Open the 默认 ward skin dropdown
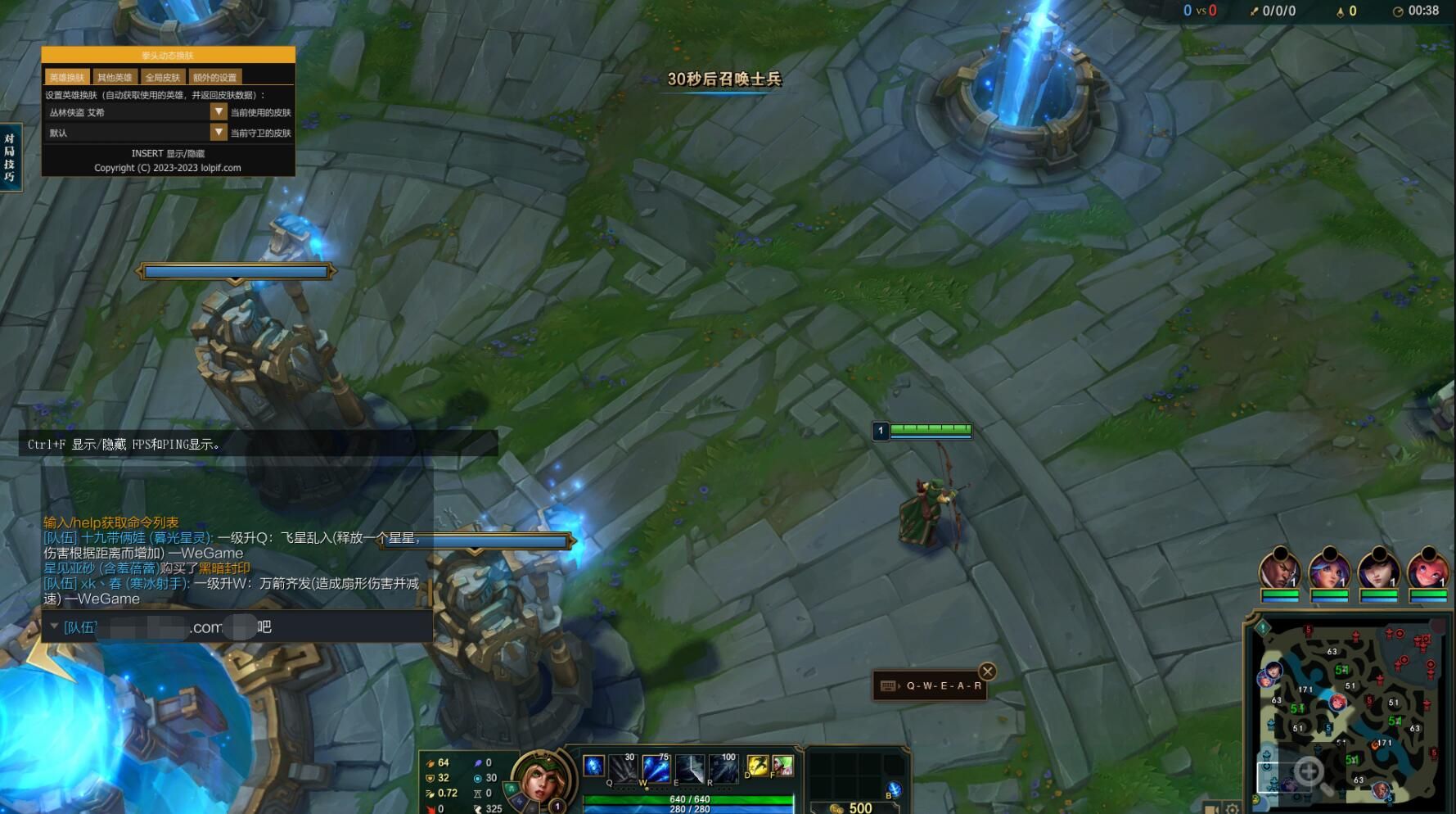The height and width of the screenshot is (814, 1456). pos(218,132)
